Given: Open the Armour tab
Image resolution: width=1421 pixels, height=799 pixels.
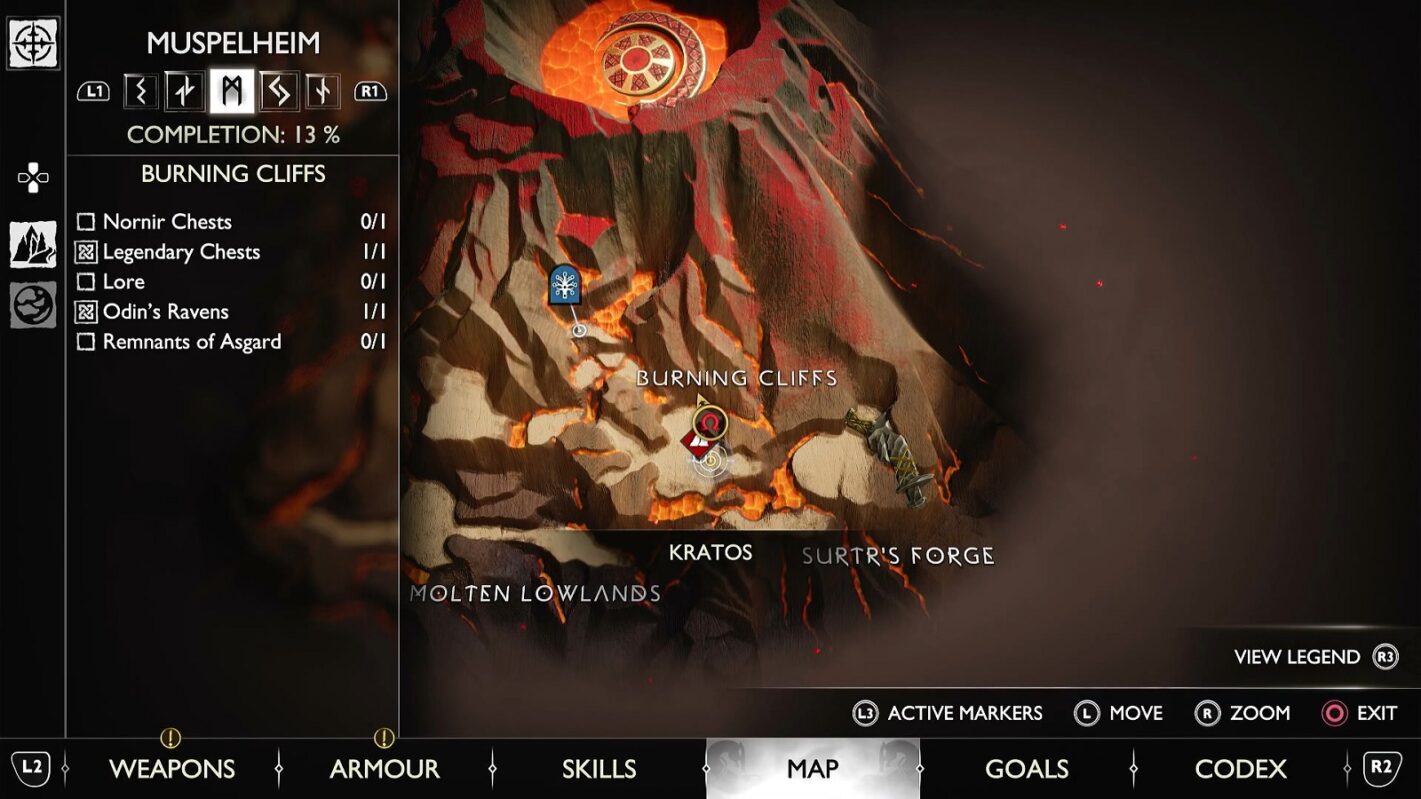Looking at the screenshot, I should coord(385,768).
